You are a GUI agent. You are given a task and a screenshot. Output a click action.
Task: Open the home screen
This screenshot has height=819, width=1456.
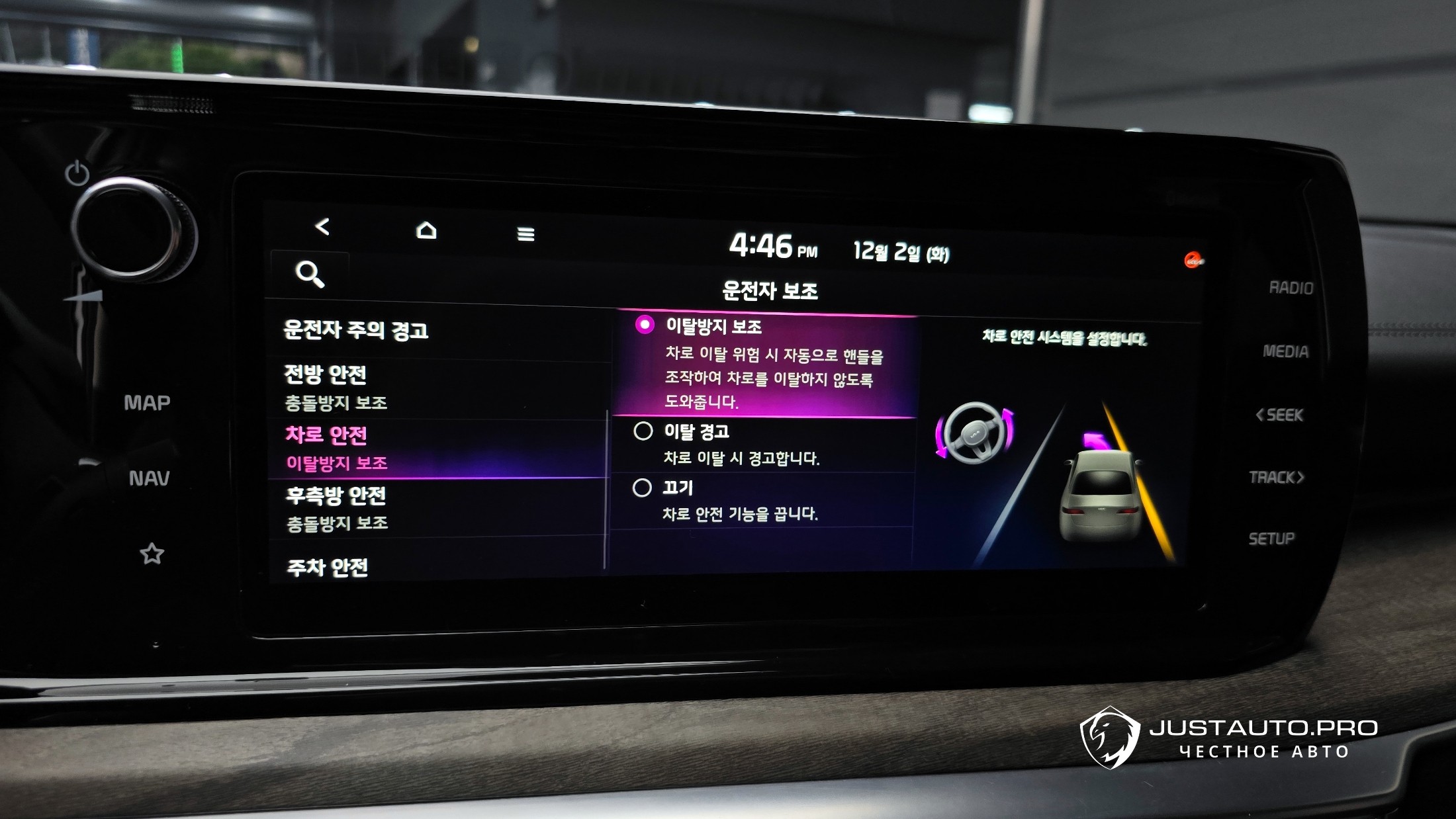click(426, 230)
